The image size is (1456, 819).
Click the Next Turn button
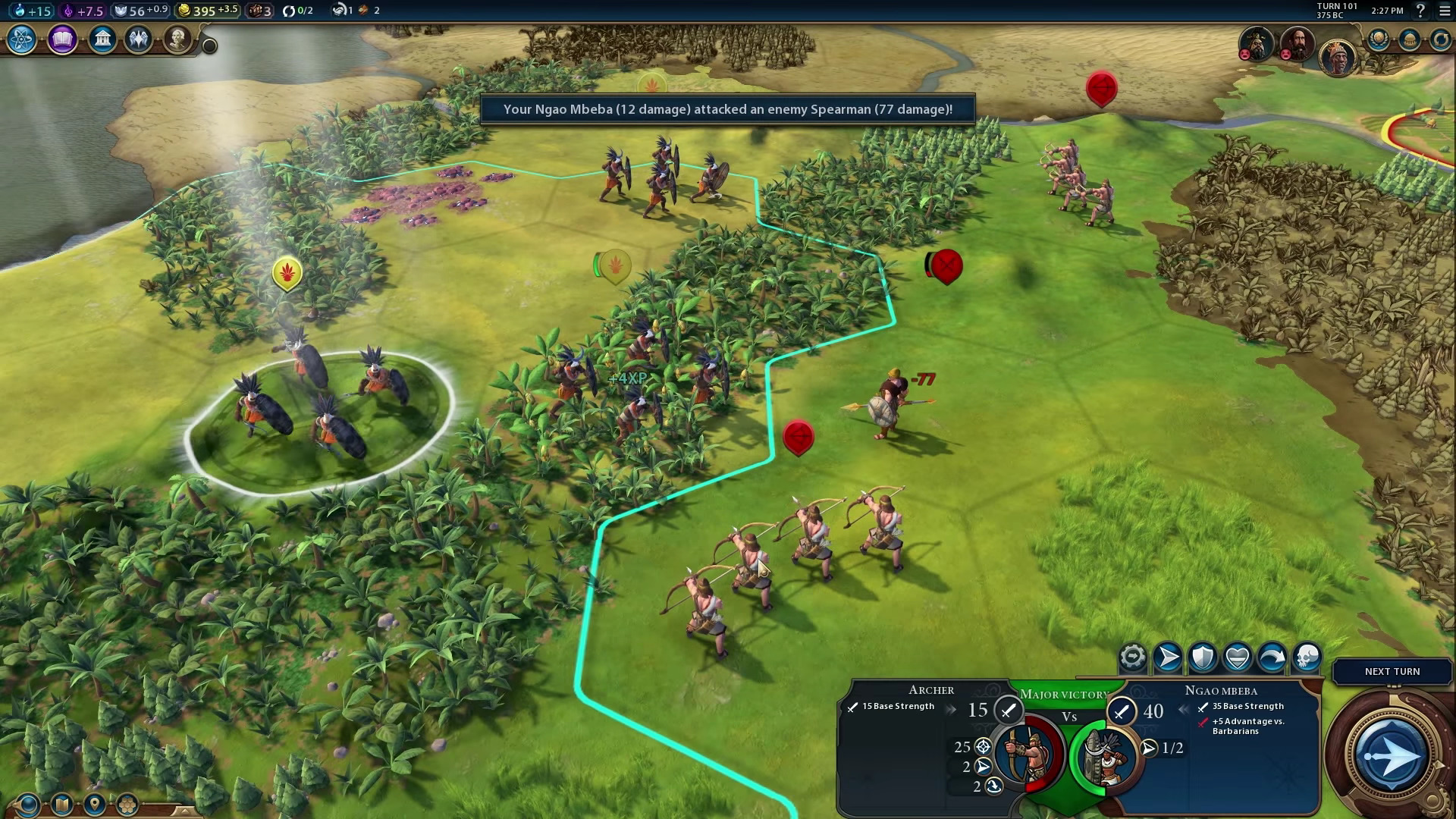click(x=1392, y=671)
